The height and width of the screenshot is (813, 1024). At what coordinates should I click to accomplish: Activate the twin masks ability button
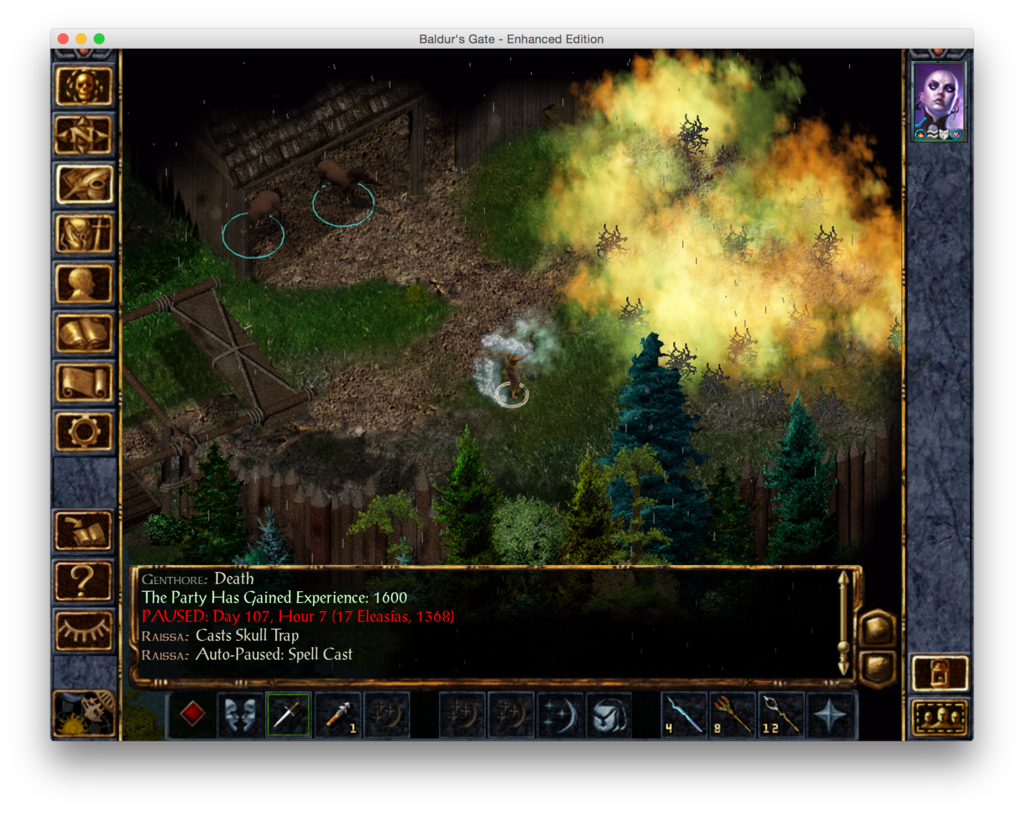point(240,715)
